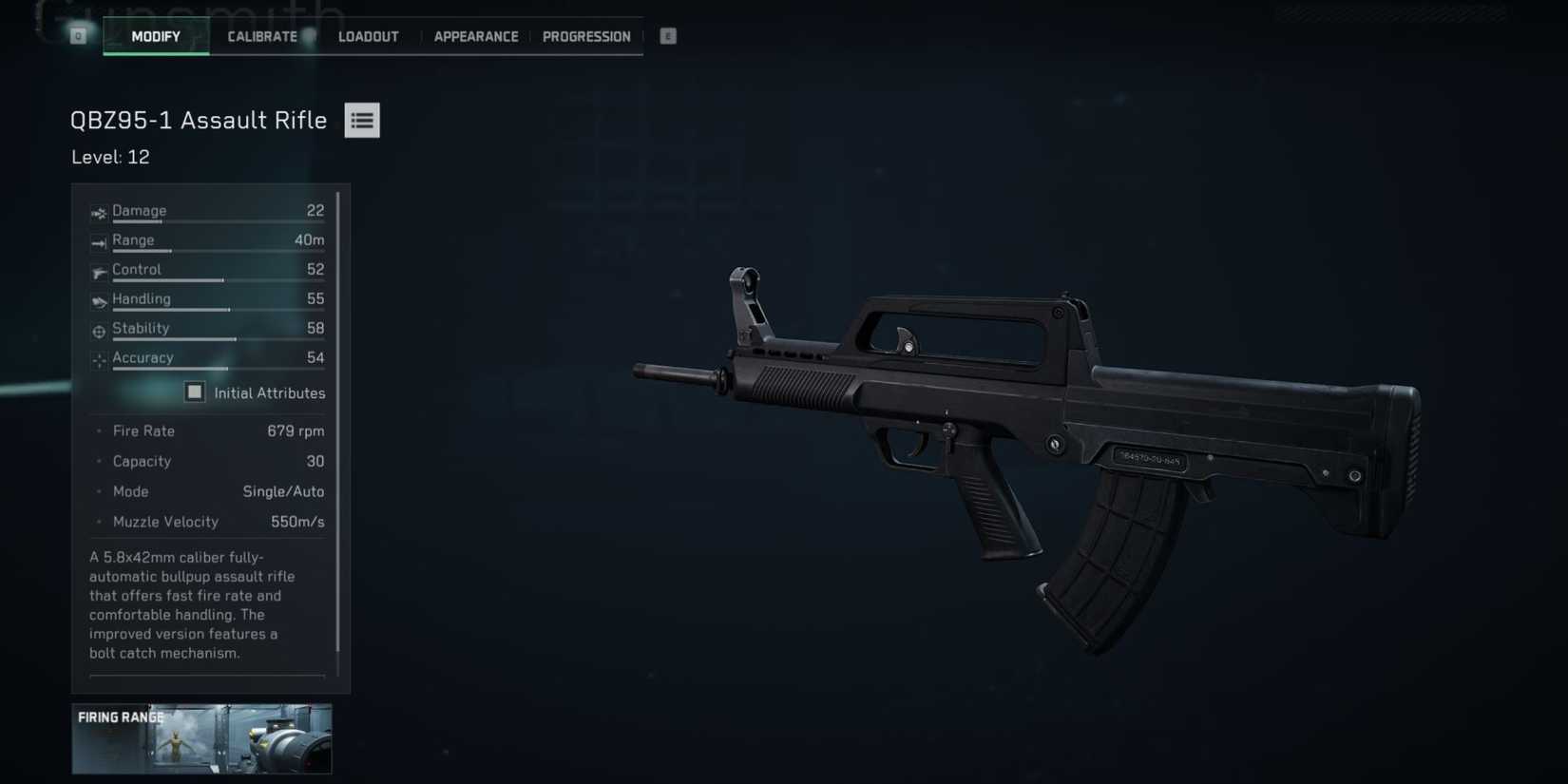Open the weapon details list icon

tap(361, 120)
